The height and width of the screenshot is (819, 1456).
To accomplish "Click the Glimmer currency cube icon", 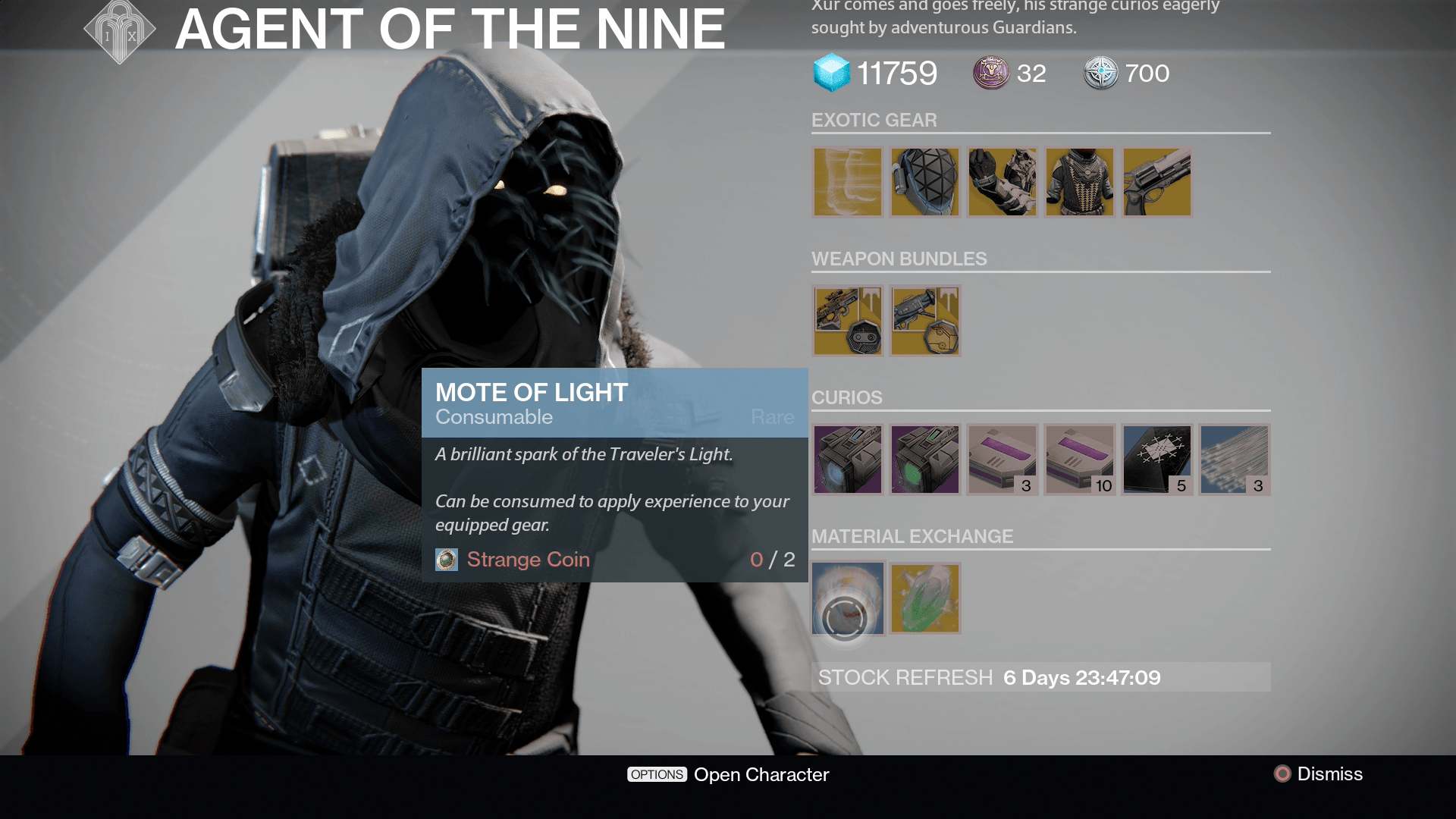I will (832, 73).
